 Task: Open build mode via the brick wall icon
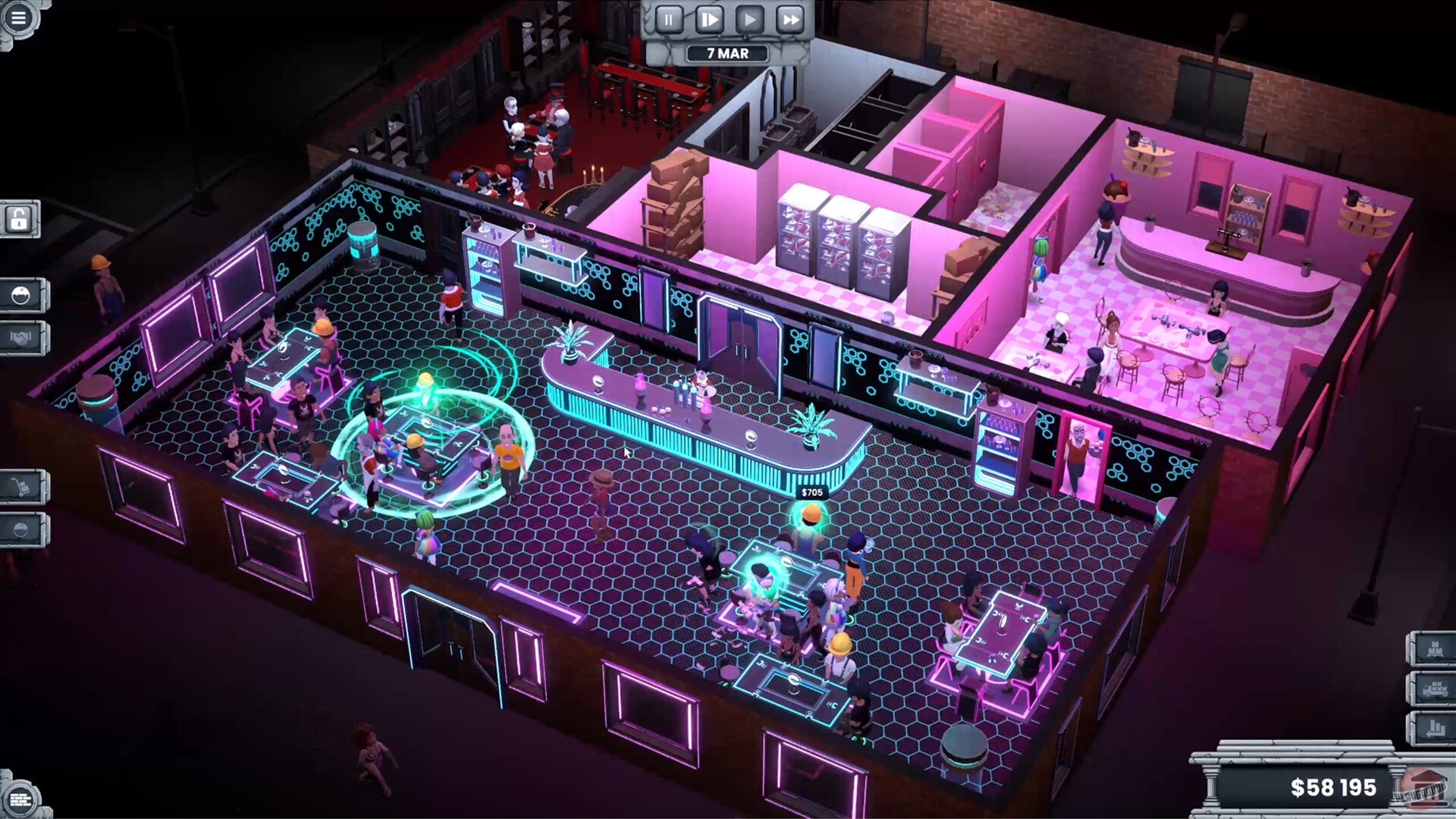point(20,798)
